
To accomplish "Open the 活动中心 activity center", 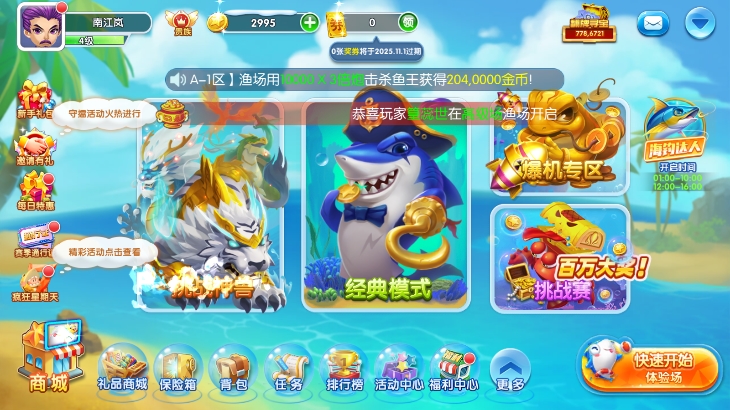I will 400,365.
